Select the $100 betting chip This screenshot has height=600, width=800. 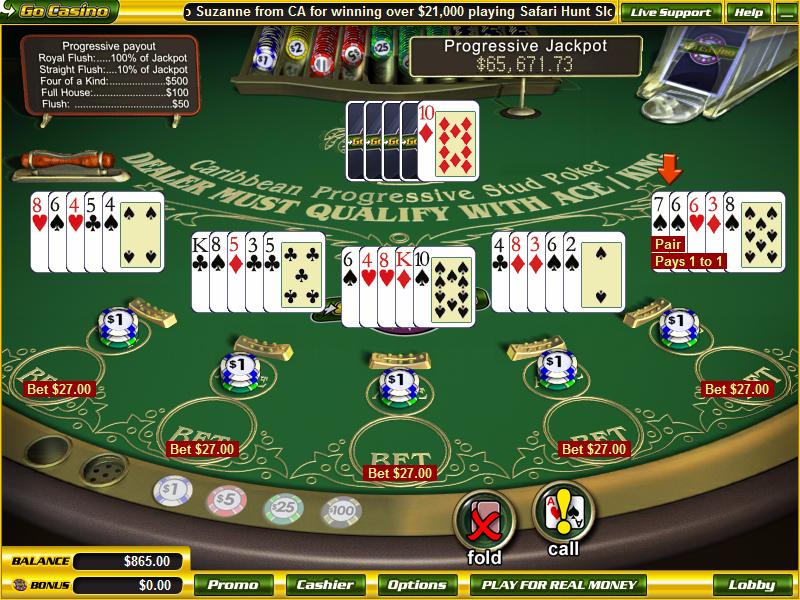click(340, 512)
